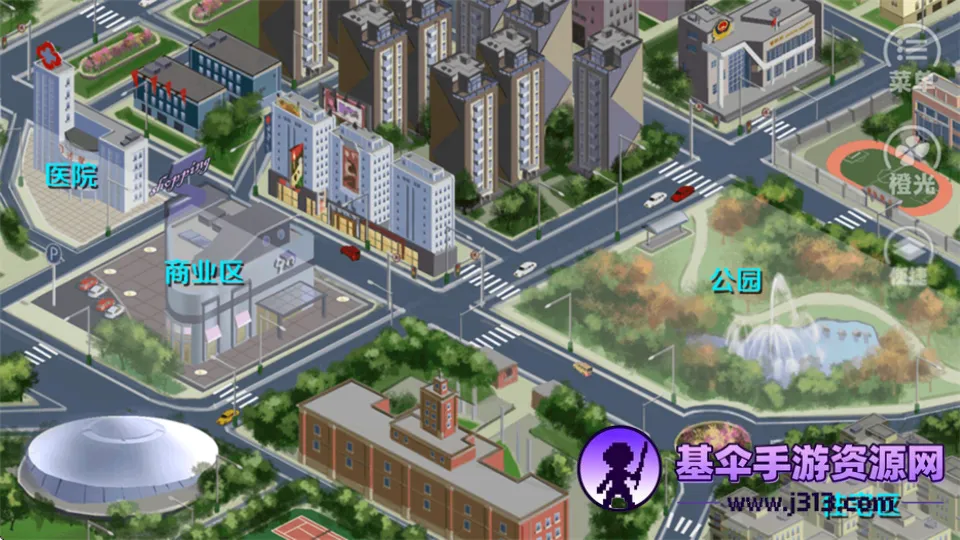This screenshot has width=960, height=540.
Task: Visit the 公园 park location
Action: pyautogui.click(x=737, y=281)
